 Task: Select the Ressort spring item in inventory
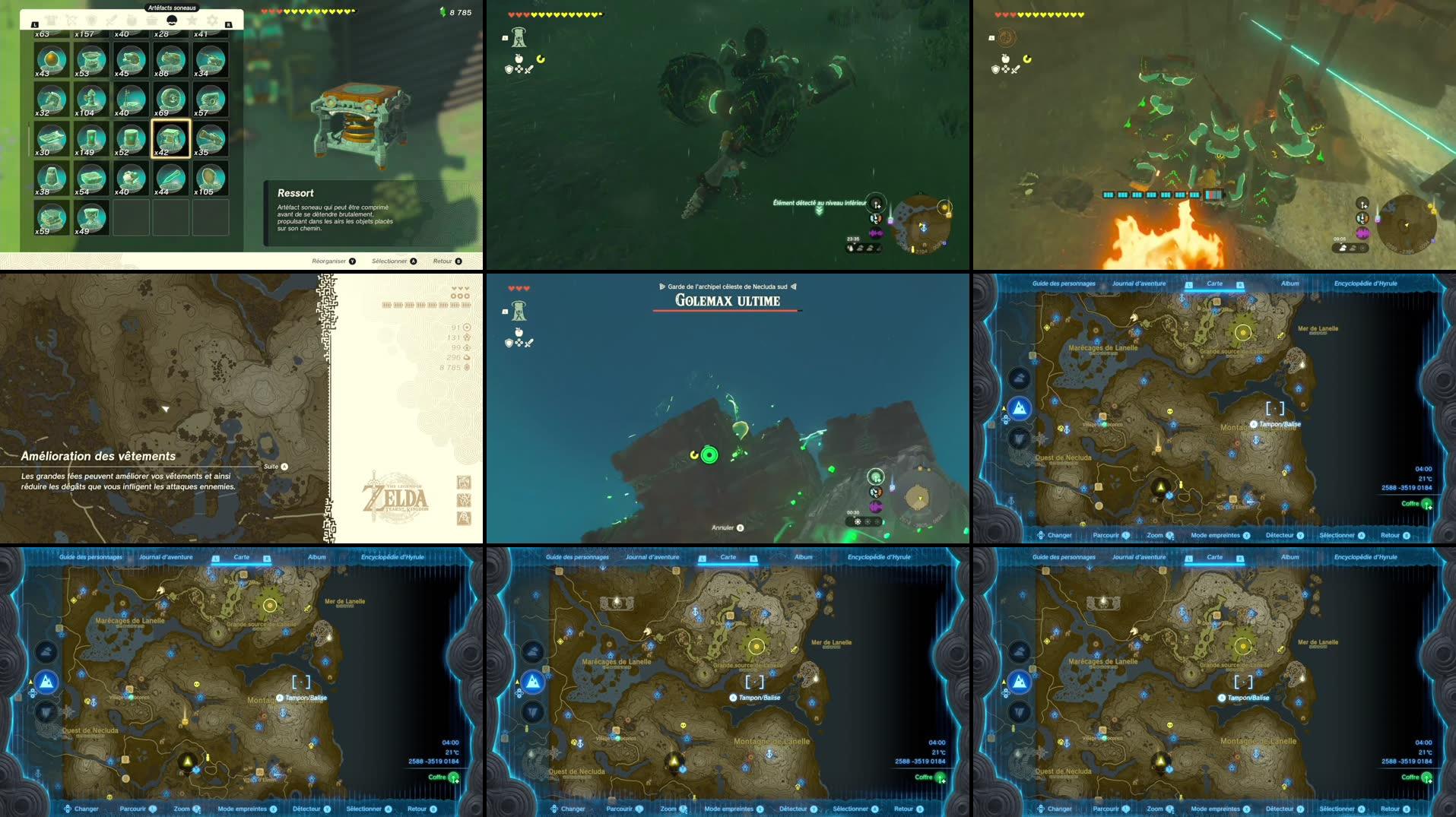tap(170, 139)
